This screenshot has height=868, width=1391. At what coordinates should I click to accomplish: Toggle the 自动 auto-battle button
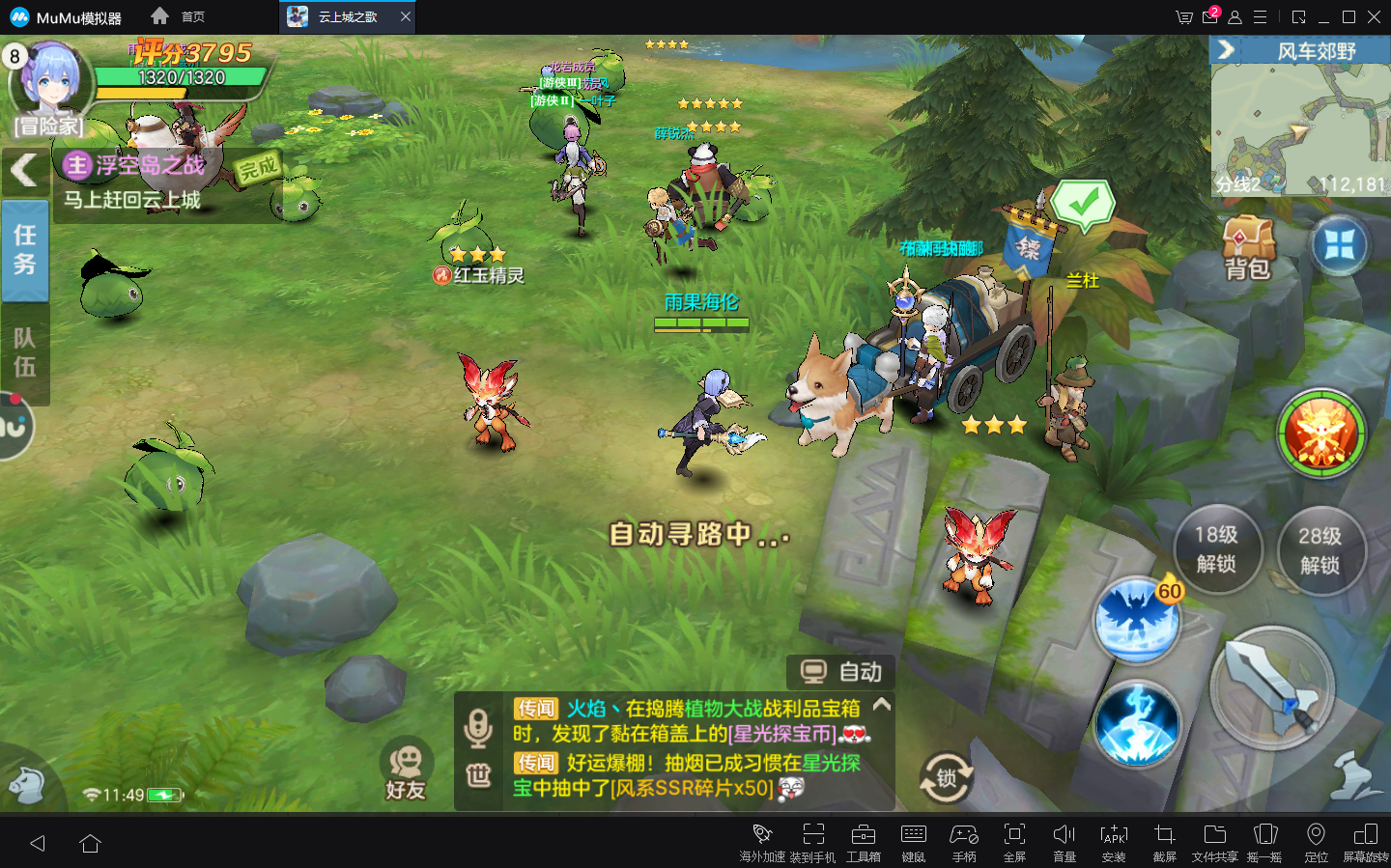(x=841, y=672)
